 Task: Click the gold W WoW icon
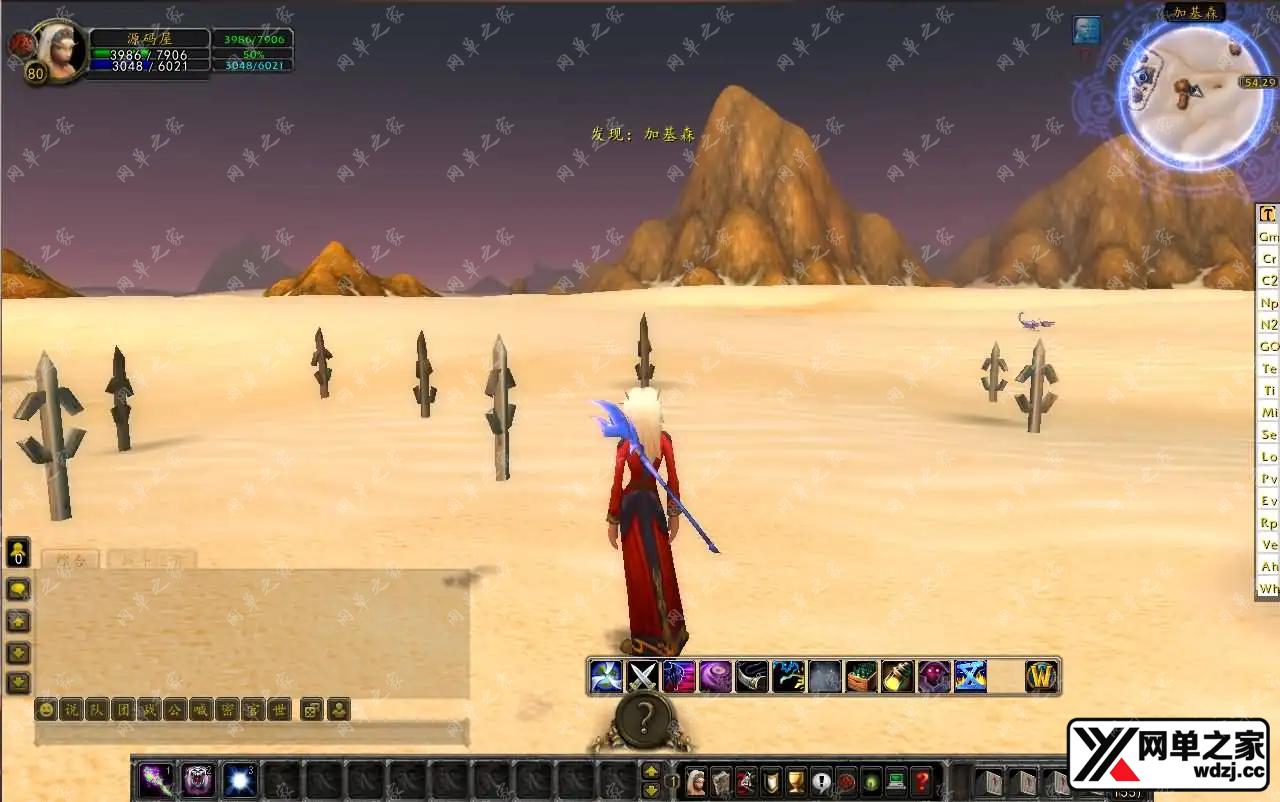(x=1042, y=677)
